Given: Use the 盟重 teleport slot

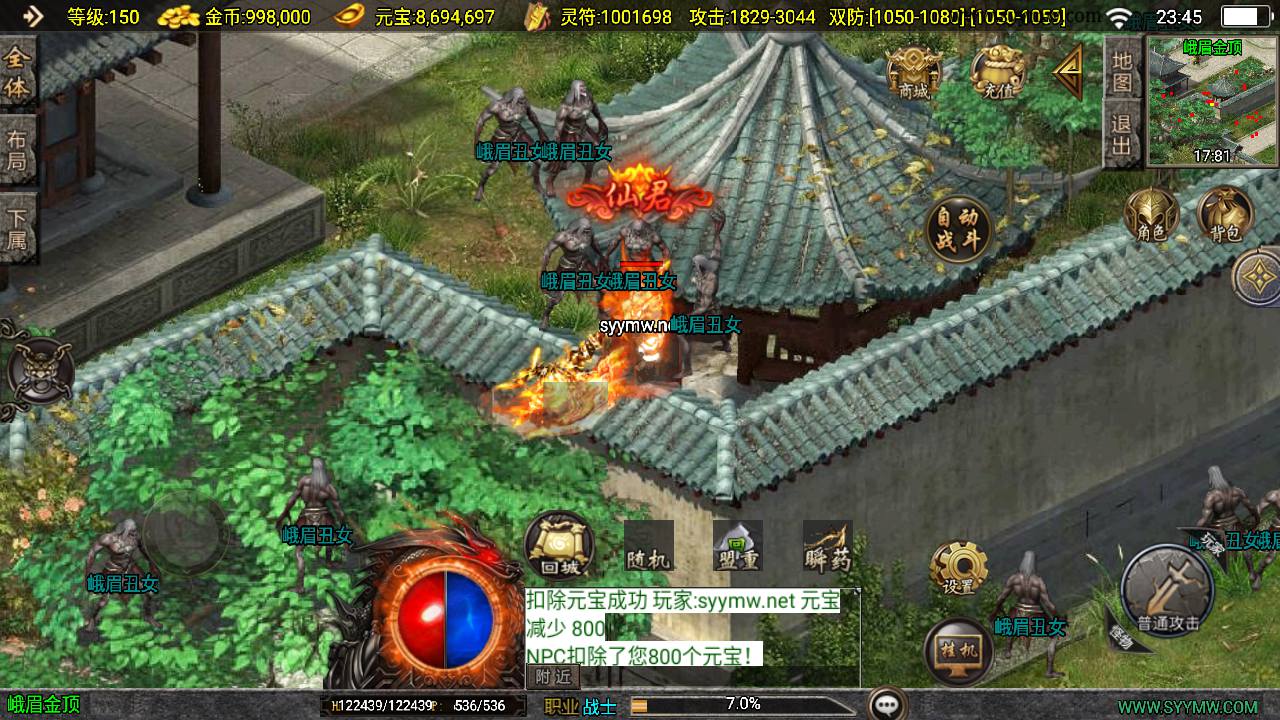Looking at the screenshot, I should [738, 547].
